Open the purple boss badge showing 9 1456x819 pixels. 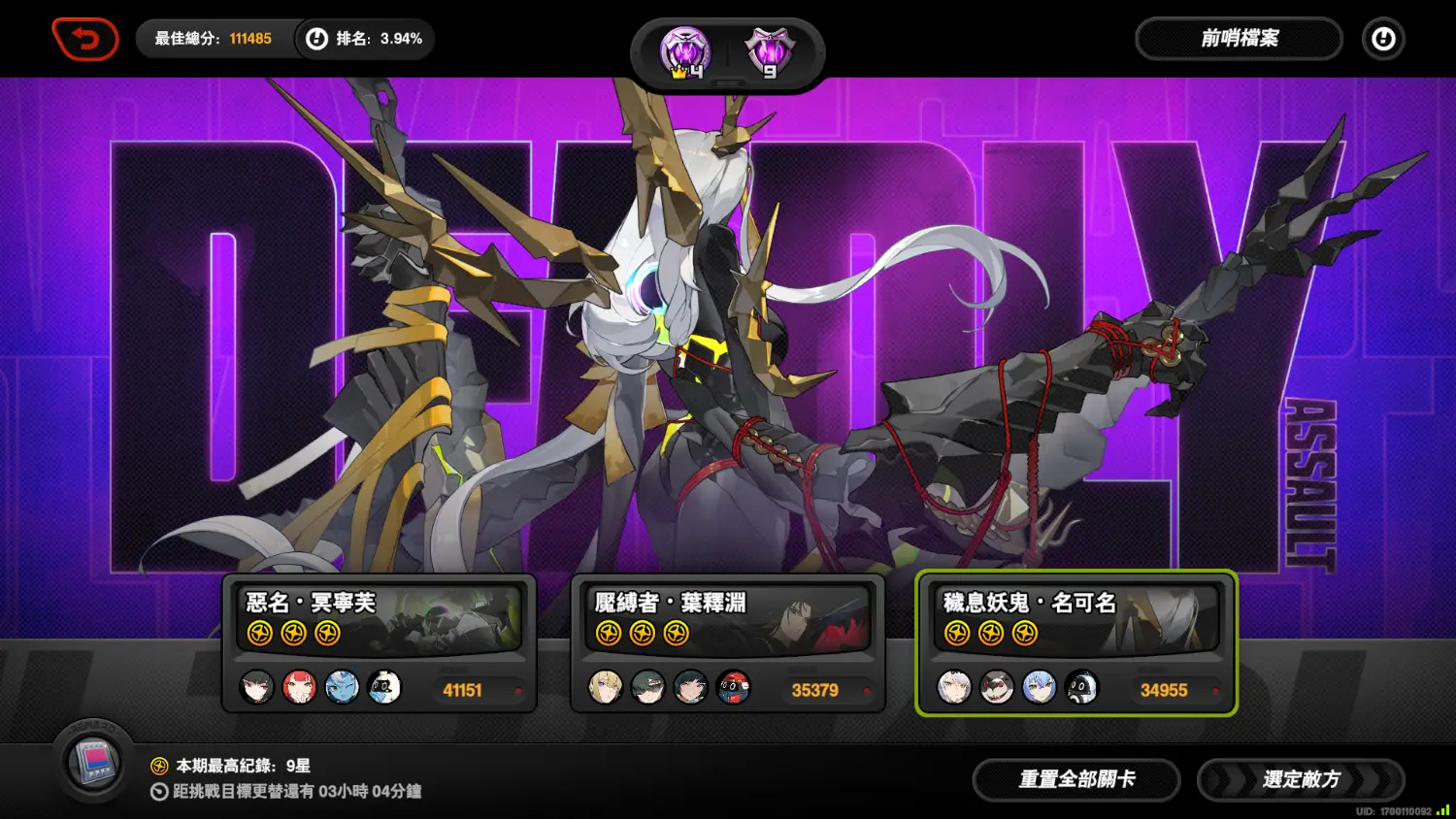tap(769, 52)
